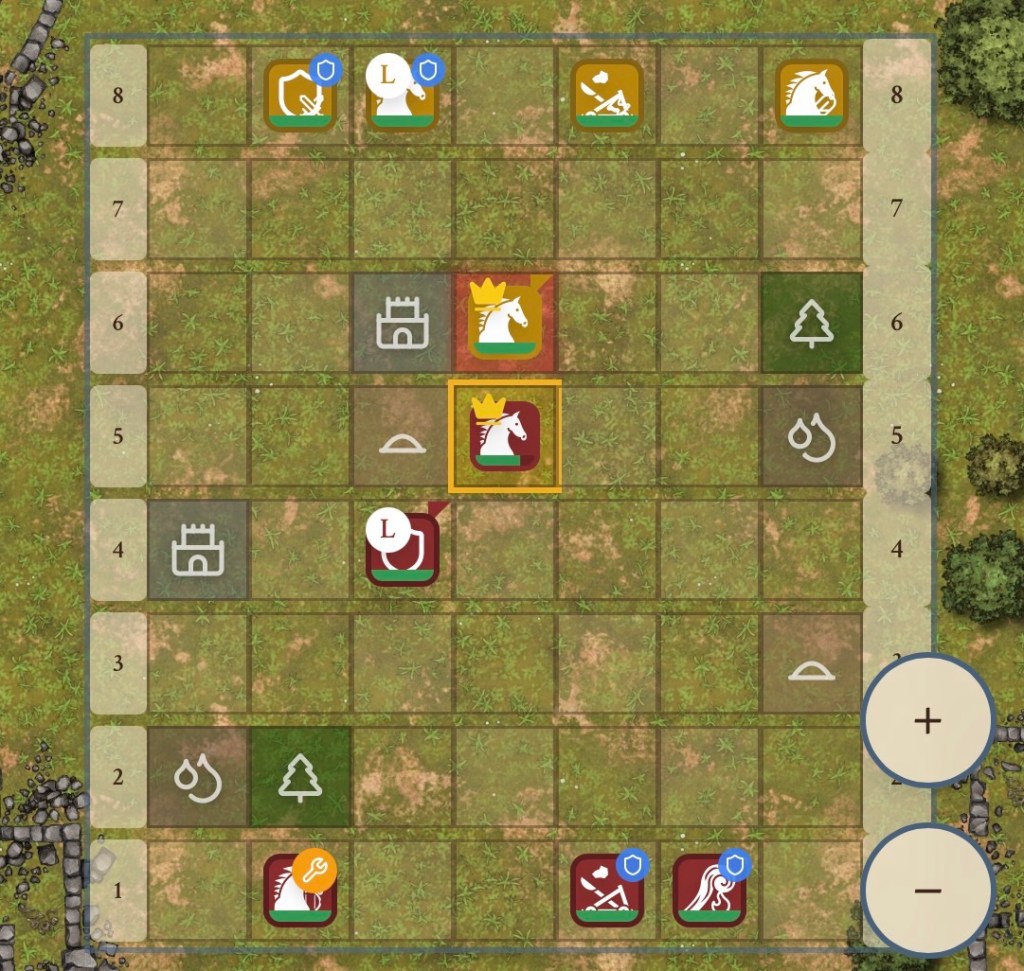
Task: Zoom in with the plus button
Action: pyautogui.click(x=927, y=720)
